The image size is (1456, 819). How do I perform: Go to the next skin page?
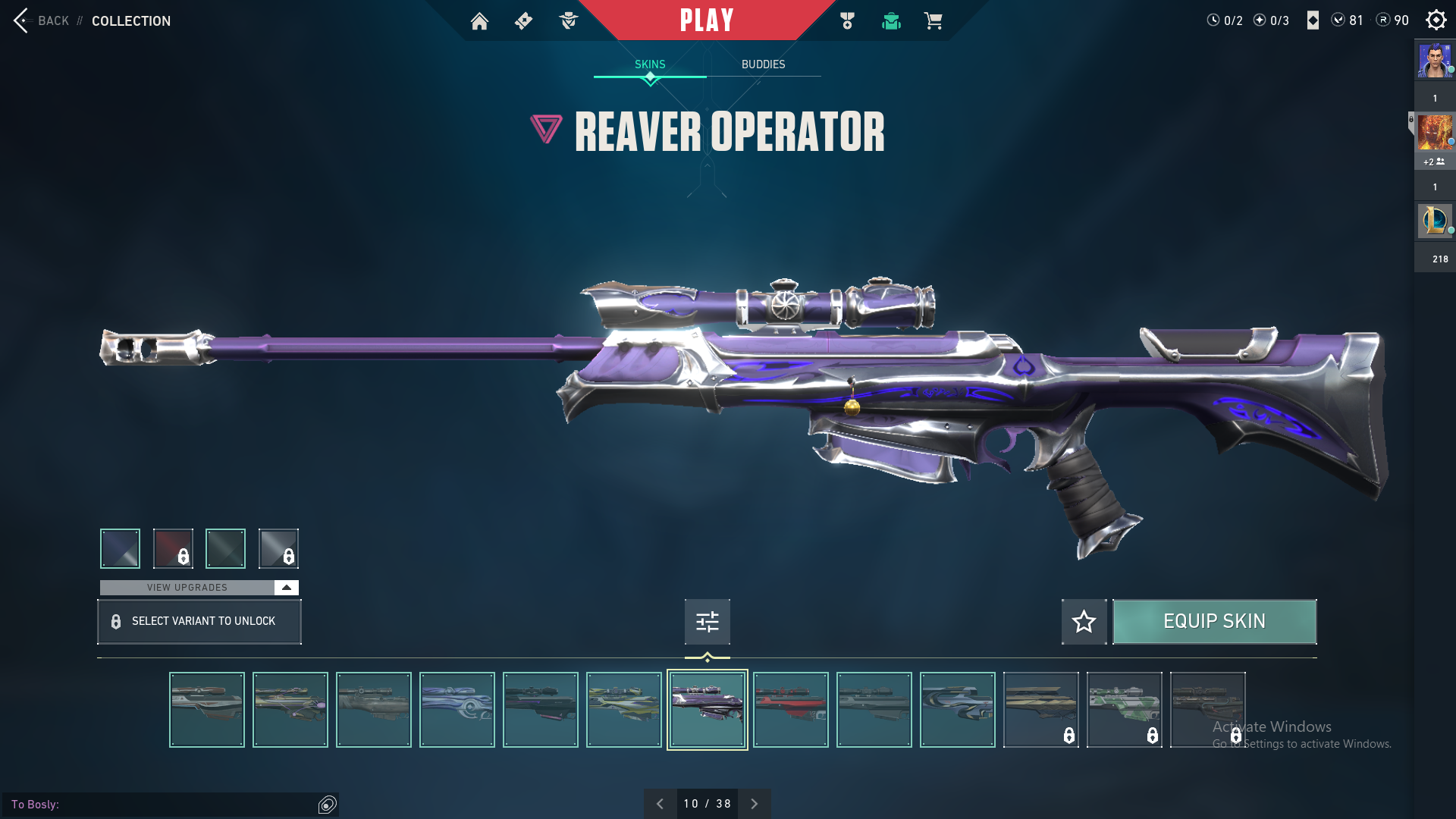tap(755, 804)
